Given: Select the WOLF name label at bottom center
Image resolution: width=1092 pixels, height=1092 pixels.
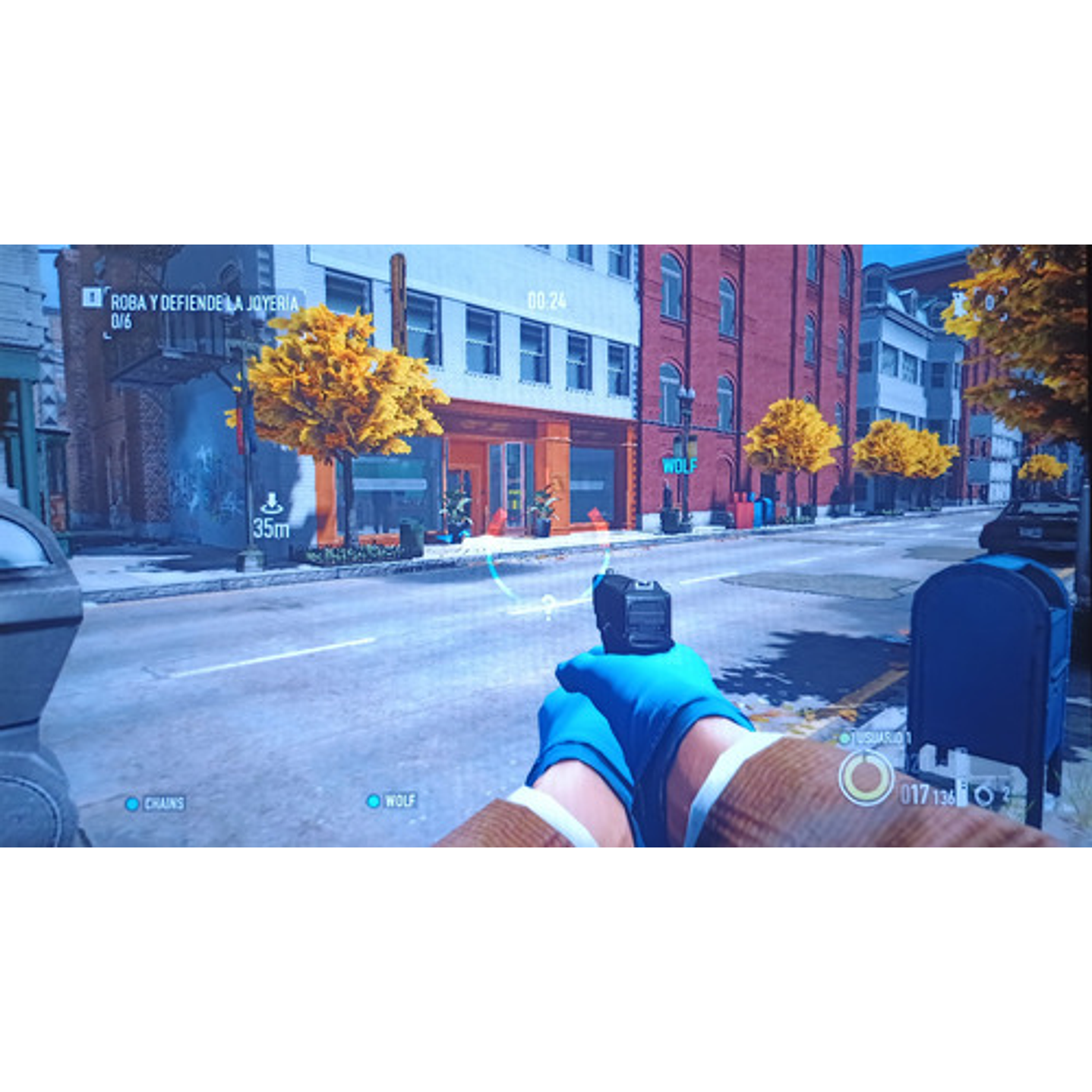Looking at the screenshot, I should (402, 800).
